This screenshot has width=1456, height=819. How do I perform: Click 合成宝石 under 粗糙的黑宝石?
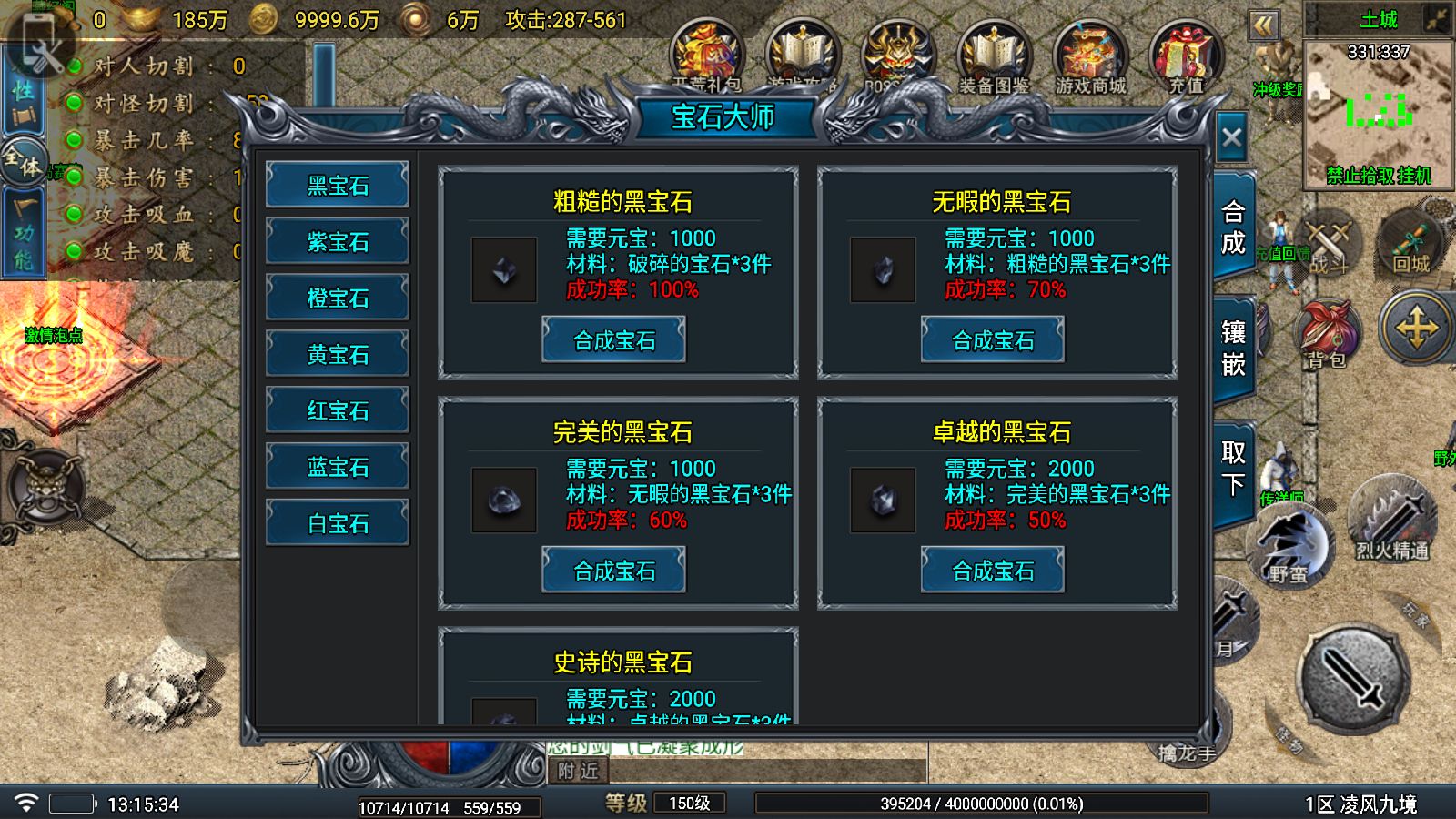tap(614, 339)
